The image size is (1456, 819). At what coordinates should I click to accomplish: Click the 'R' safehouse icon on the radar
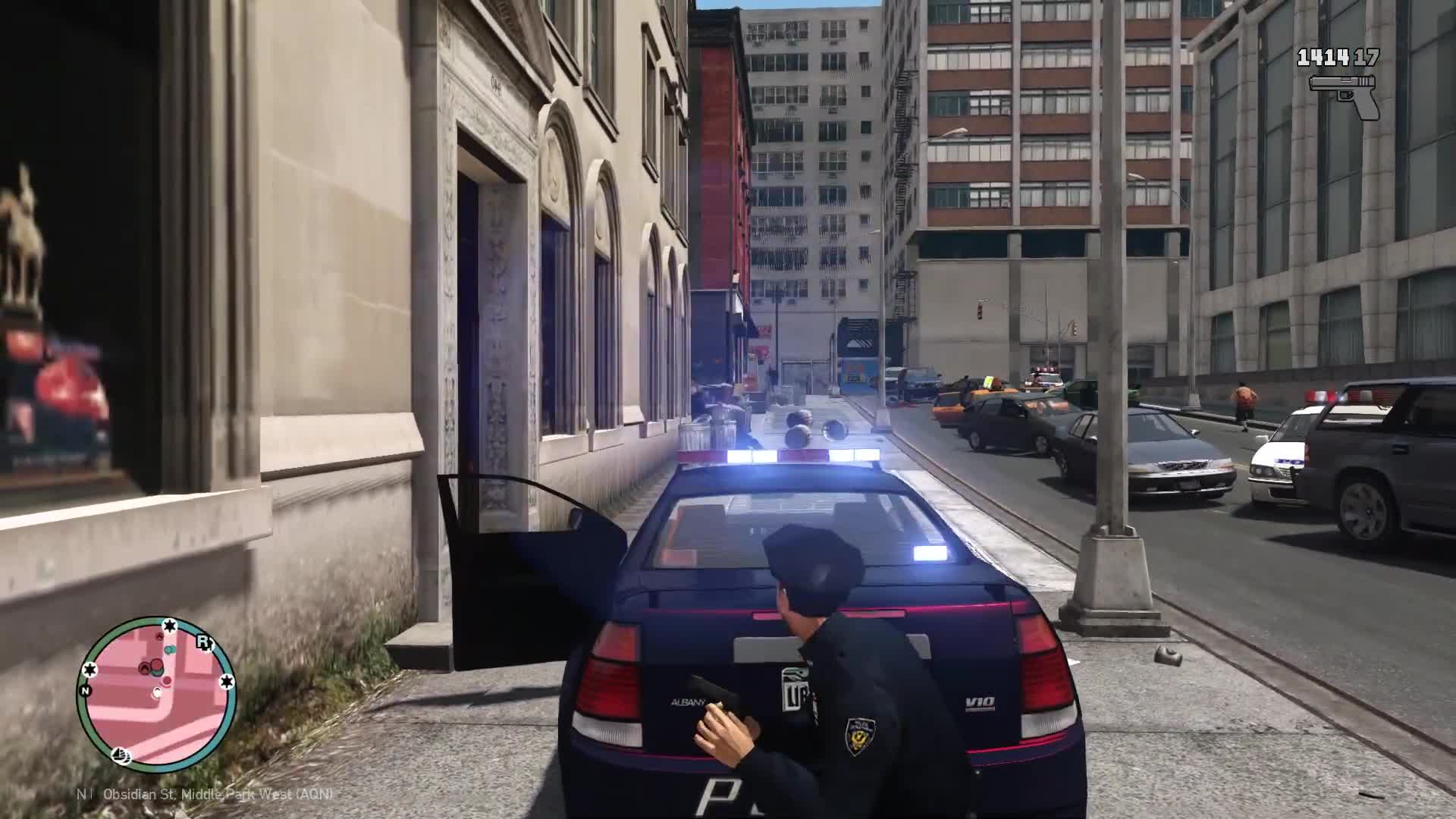204,642
